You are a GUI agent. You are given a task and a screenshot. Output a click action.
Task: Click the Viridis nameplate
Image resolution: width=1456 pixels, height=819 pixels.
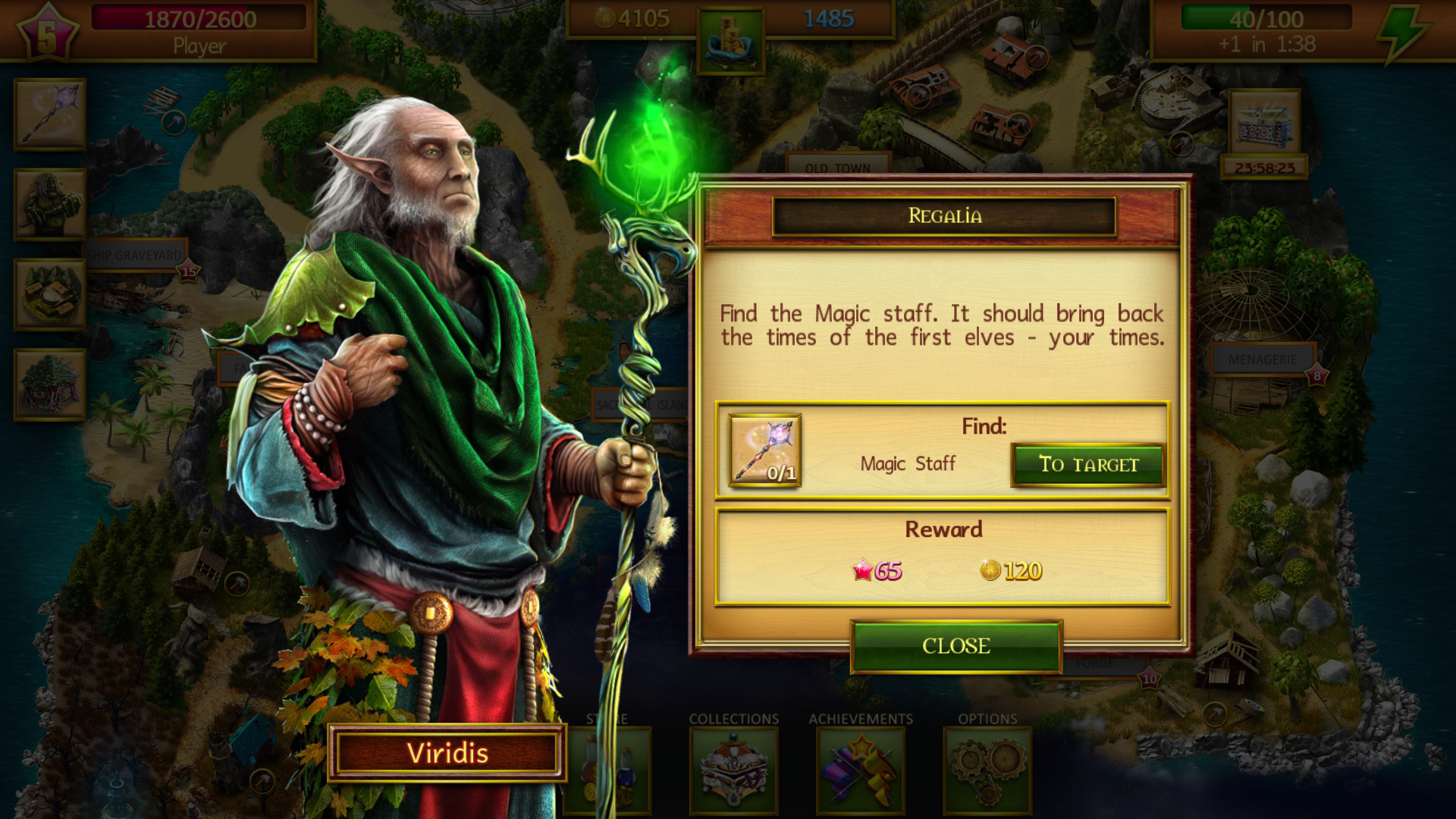coord(447,753)
